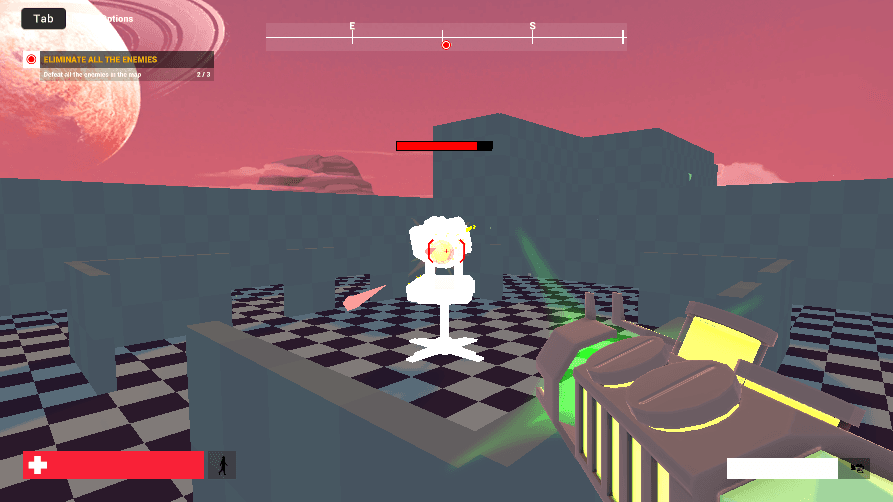
Task: Select the Eliminate All The Enemies objective
Action: 100,60
